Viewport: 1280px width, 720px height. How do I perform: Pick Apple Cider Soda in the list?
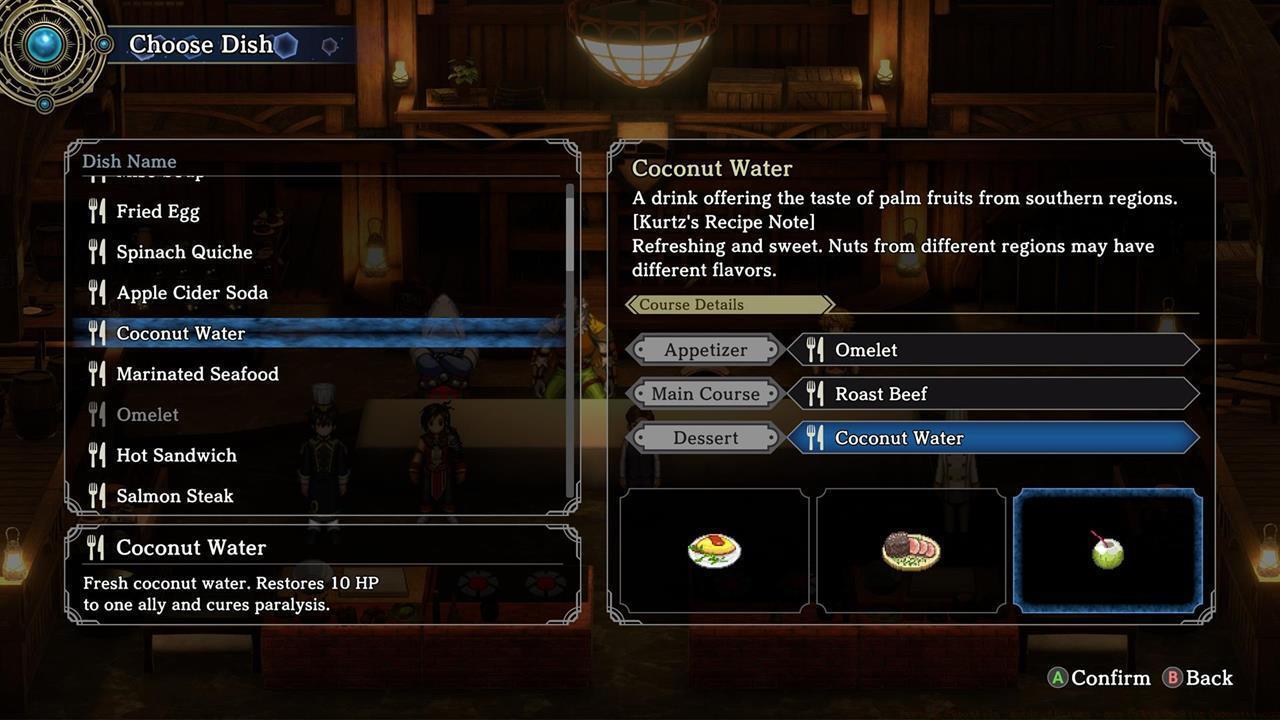pyautogui.click(x=192, y=293)
